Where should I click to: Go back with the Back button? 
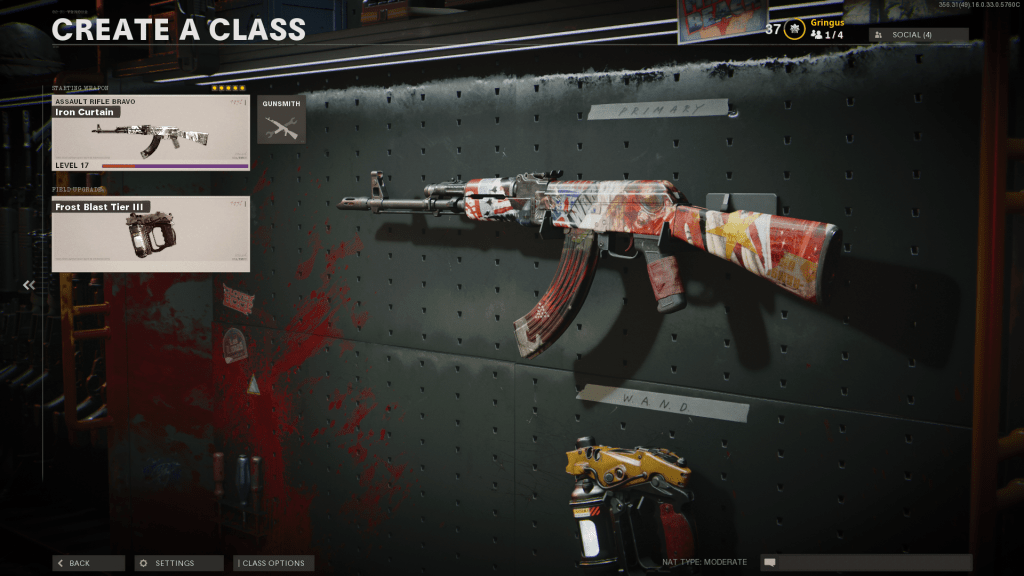88,563
